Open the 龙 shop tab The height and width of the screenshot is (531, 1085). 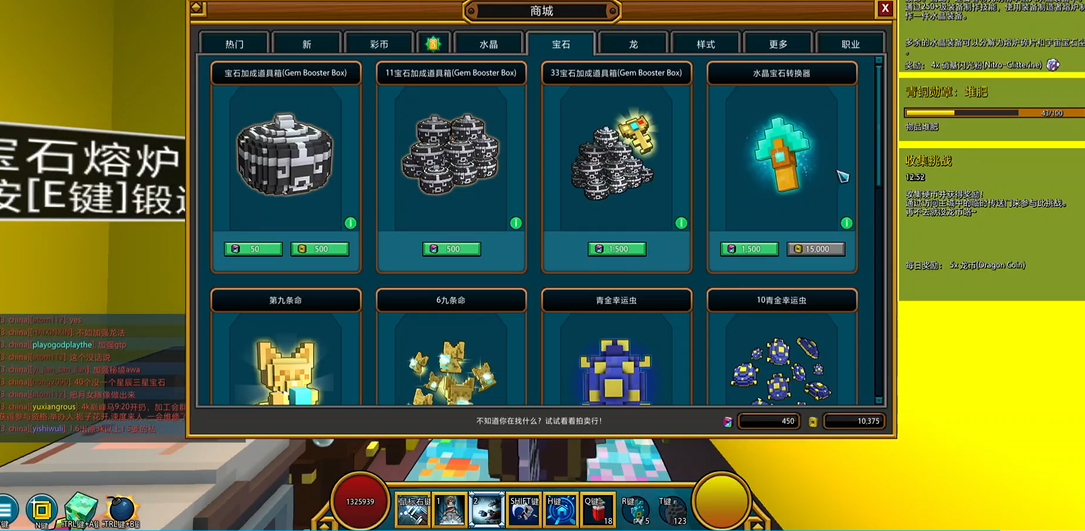tap(633, 44)
